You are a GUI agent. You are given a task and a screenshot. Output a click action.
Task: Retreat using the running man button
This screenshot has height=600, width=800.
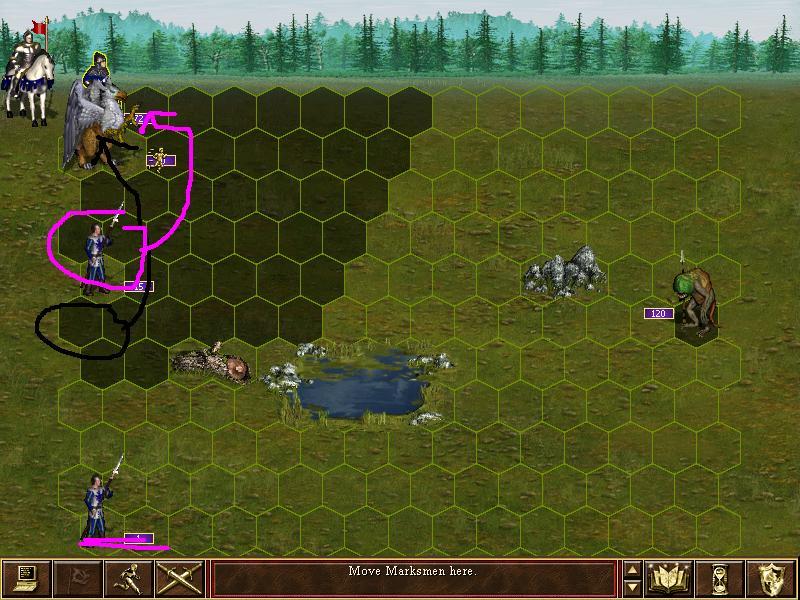pyautogui.click(x=129, y=578)
